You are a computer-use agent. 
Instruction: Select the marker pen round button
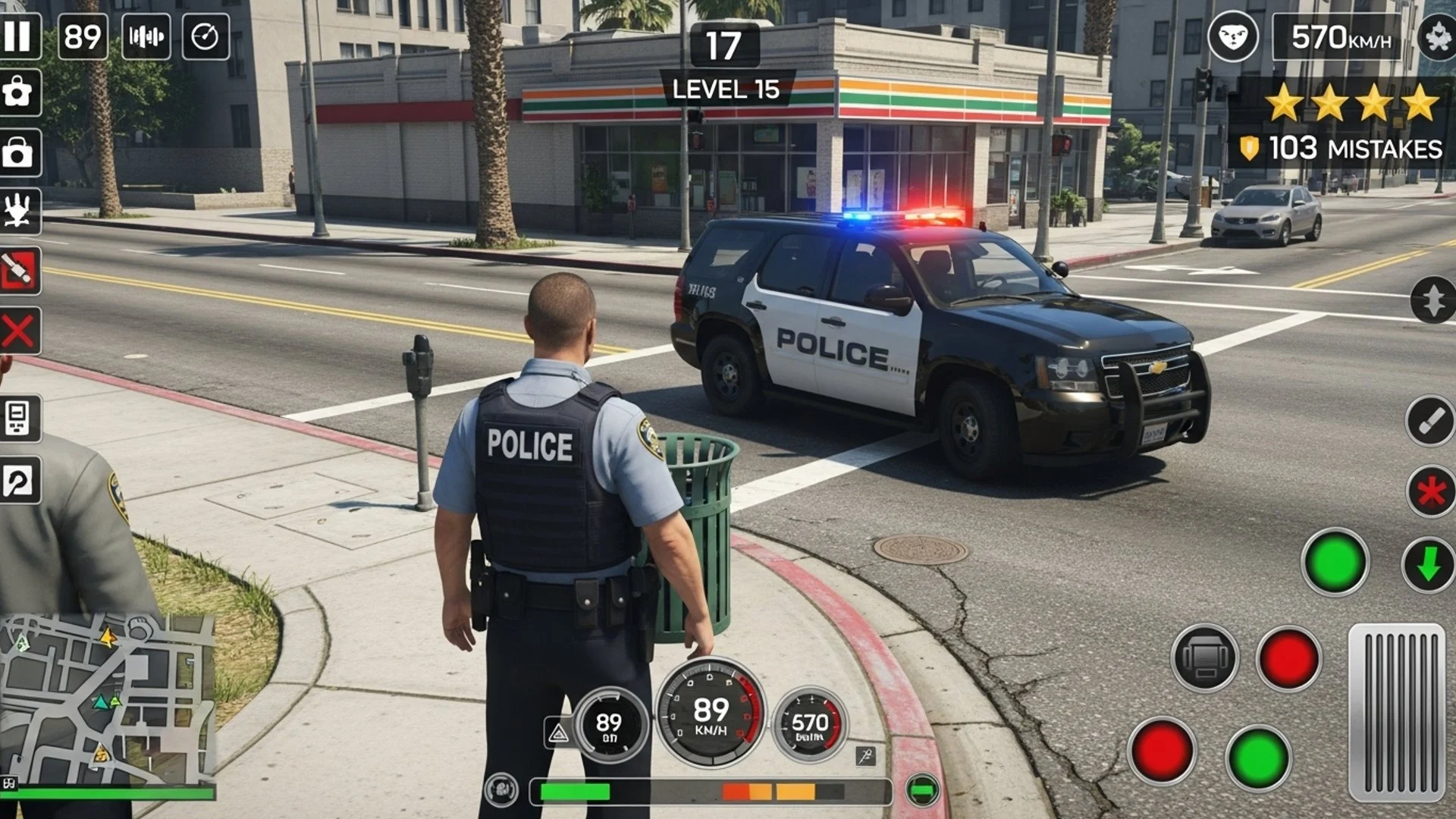click(x=1430, y=420)
